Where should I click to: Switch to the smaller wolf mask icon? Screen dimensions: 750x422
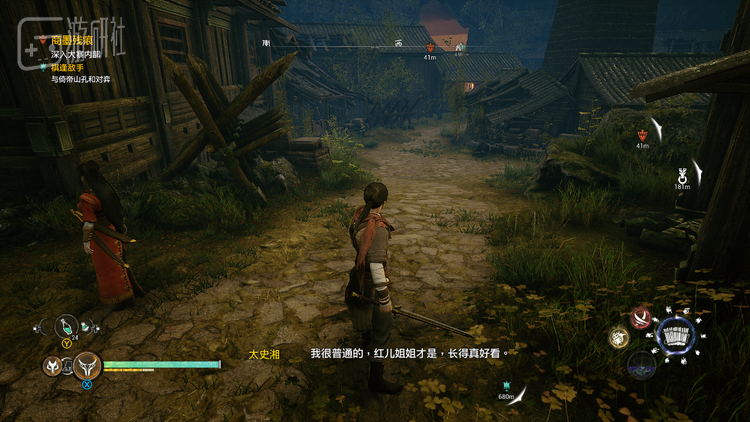[51, 366]
